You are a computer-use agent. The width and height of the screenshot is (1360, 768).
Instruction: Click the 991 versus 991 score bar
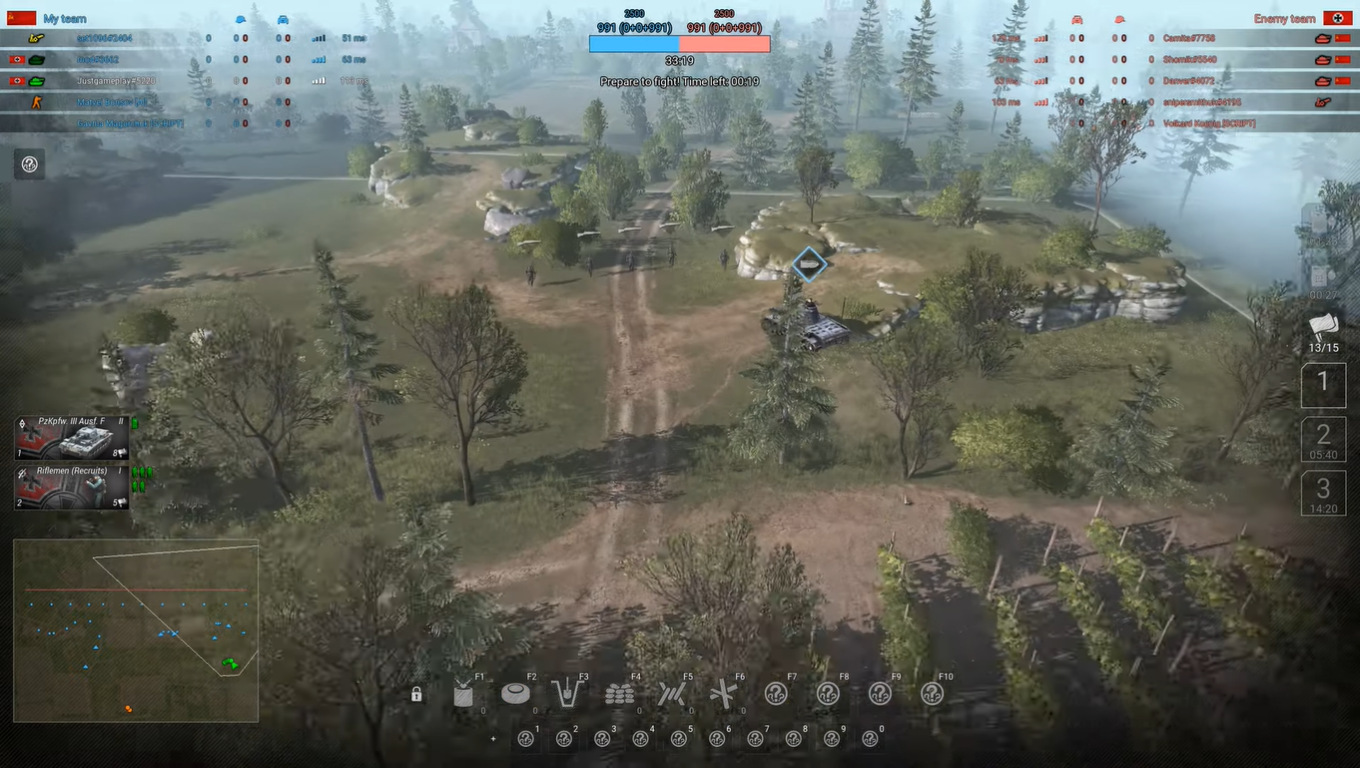[680, 42]
